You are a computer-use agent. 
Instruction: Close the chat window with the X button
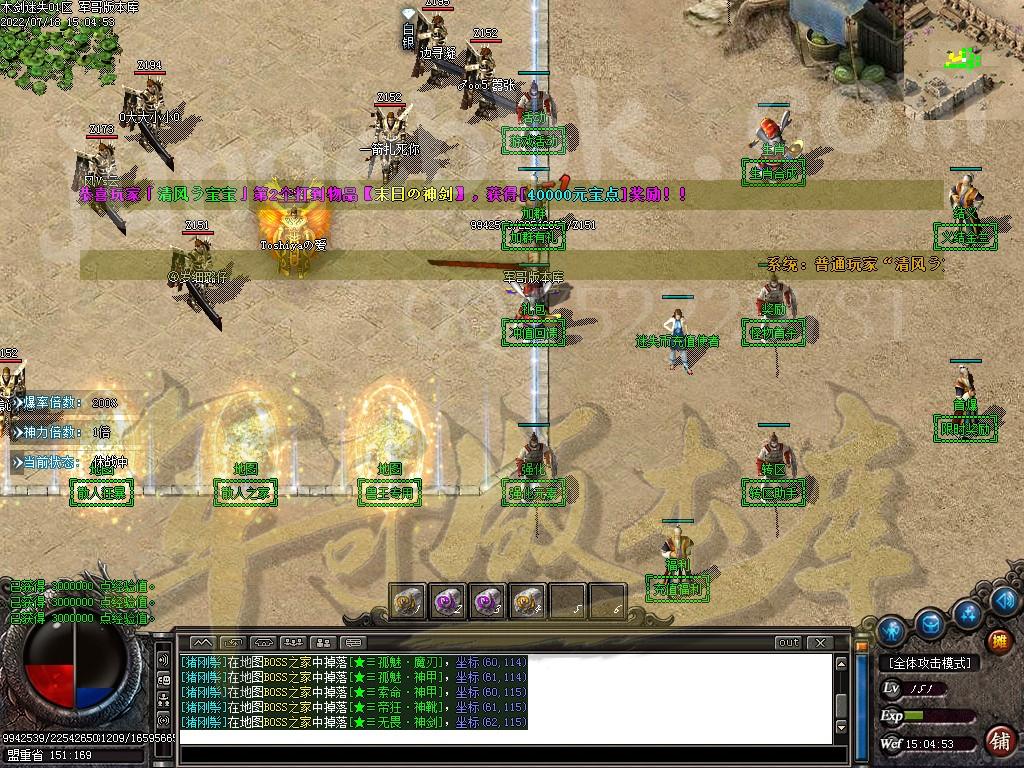[820, 642]
